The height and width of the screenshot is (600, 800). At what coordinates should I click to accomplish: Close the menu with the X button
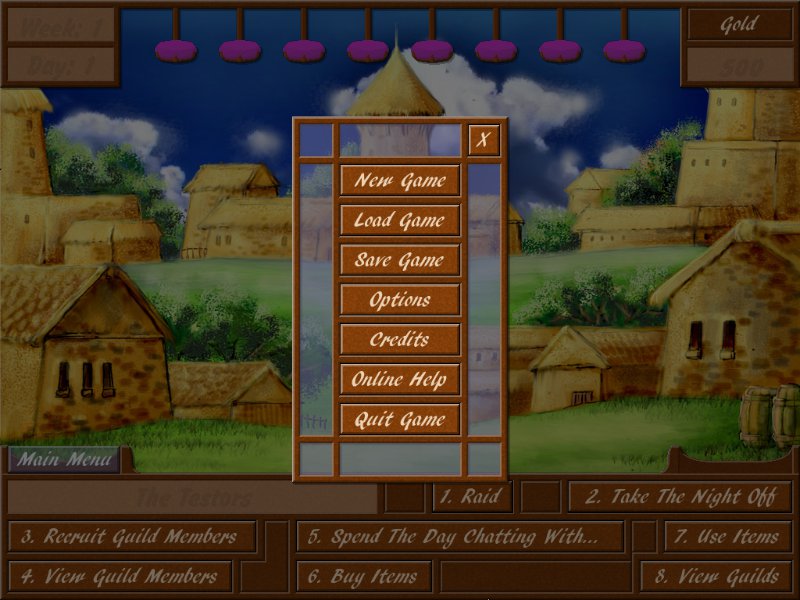[x=484, y=140]
